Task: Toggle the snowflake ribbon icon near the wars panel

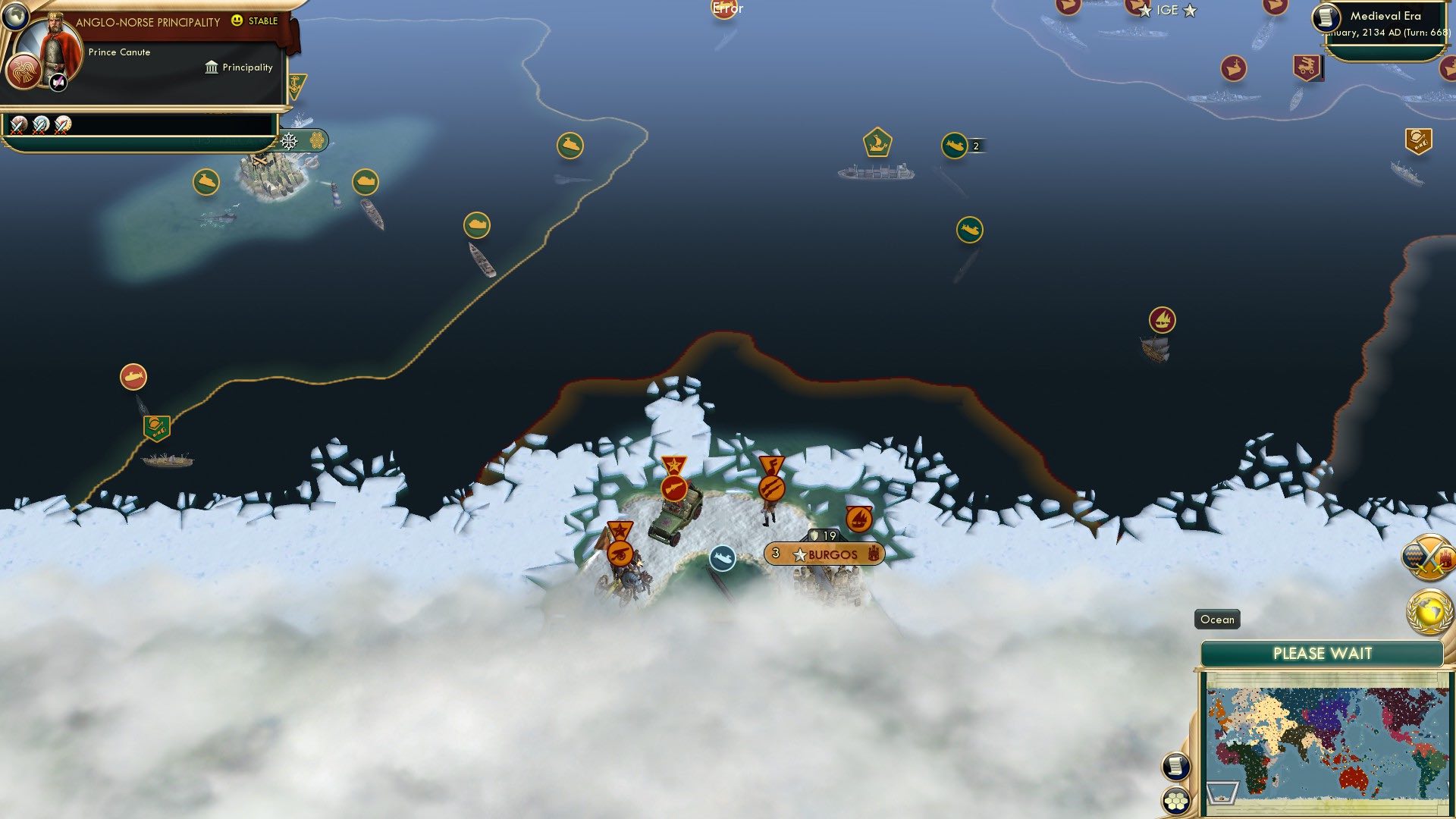Action: [x=288, y=141]
